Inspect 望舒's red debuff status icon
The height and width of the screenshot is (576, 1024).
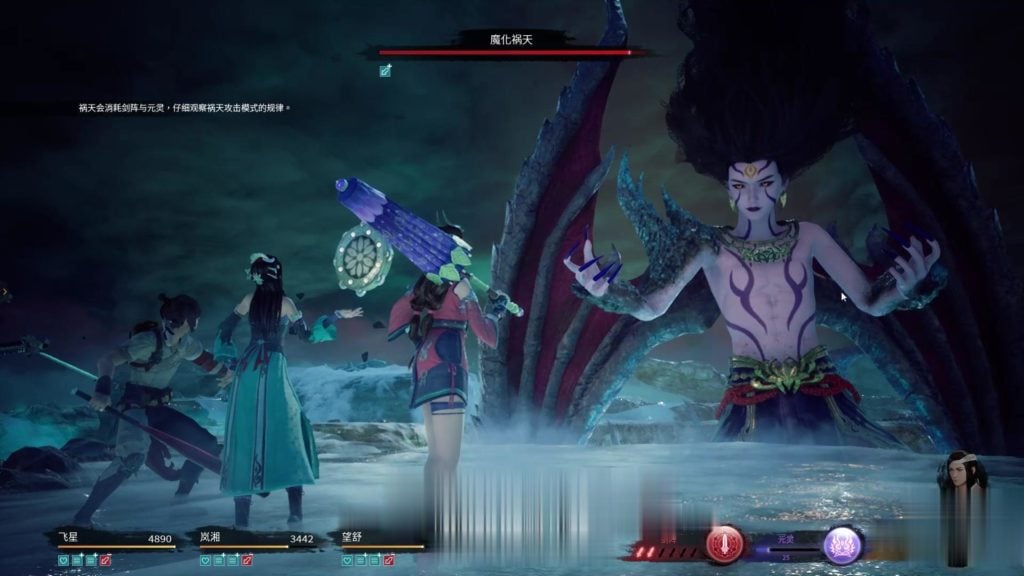(389, 561)
